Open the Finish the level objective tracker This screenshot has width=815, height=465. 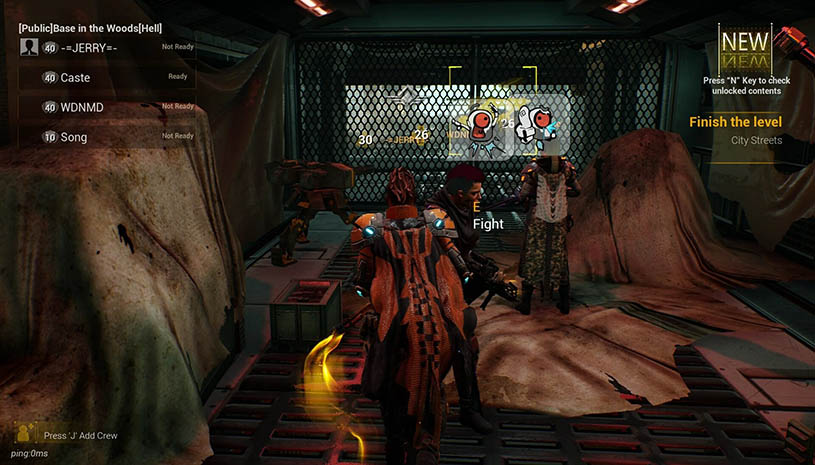(x=735, y=123)
